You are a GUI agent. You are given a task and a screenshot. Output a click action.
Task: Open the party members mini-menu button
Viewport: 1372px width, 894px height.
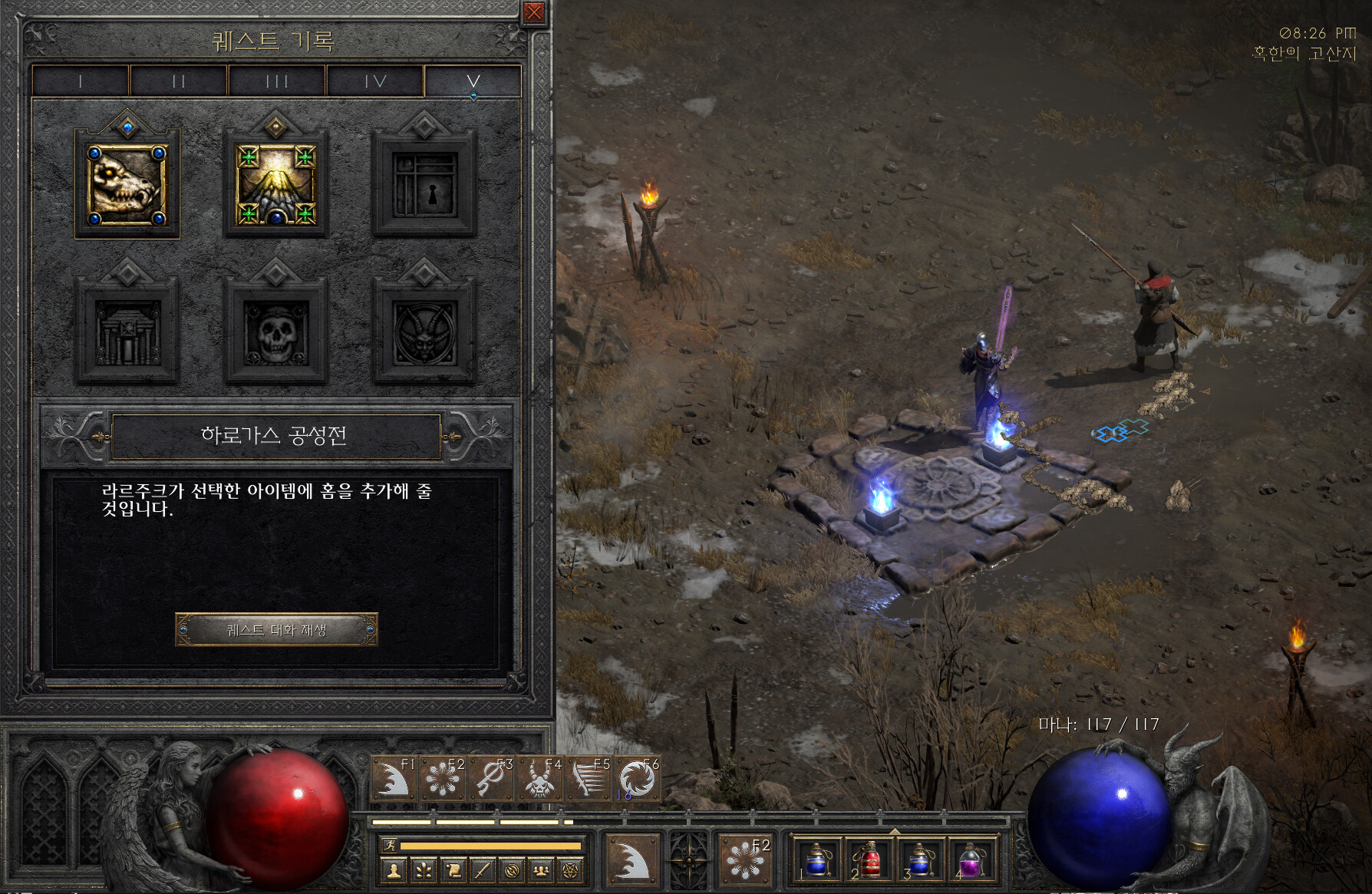tap(541, 870)
